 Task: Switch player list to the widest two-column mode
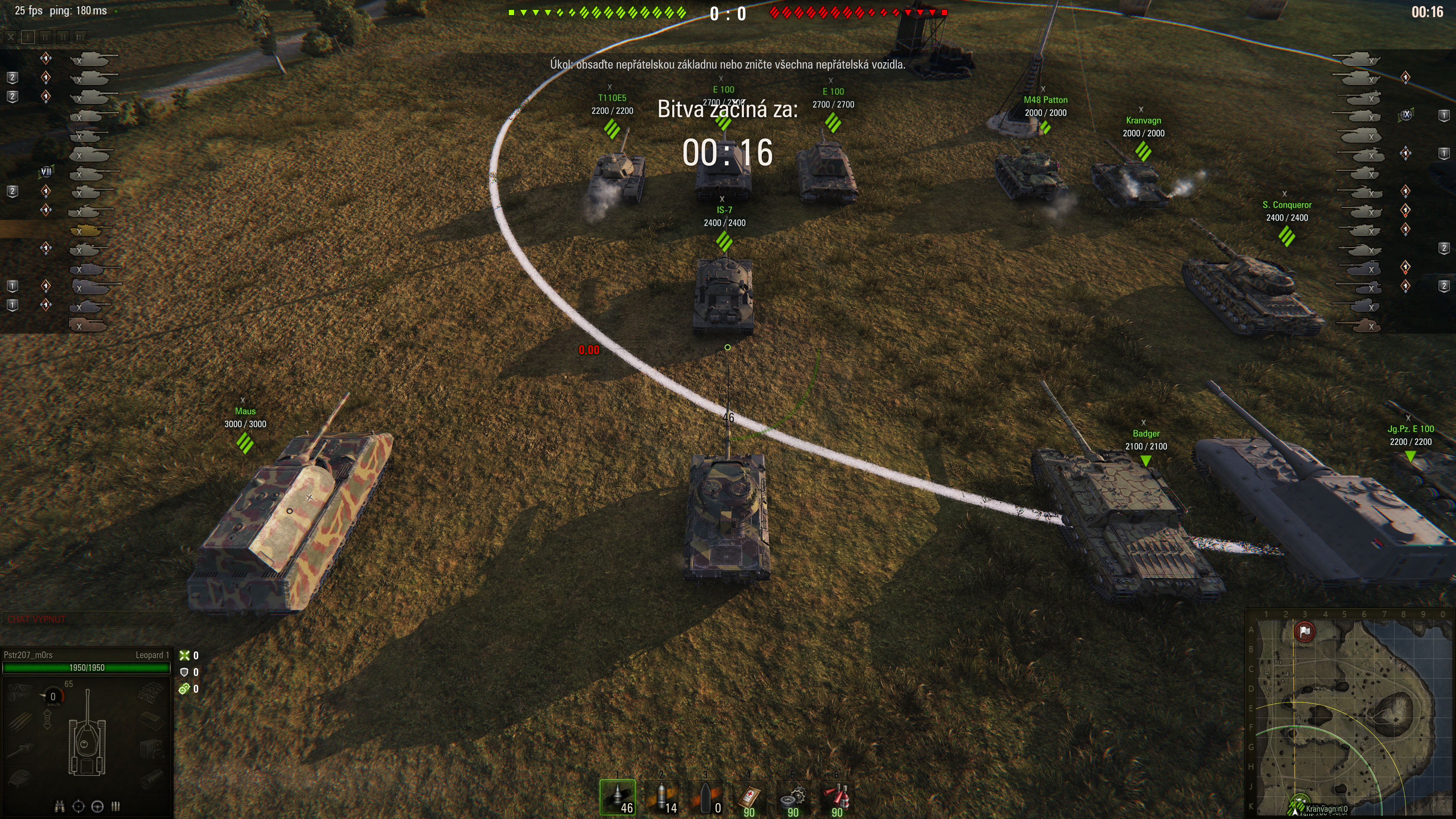[x=80, y=37]
